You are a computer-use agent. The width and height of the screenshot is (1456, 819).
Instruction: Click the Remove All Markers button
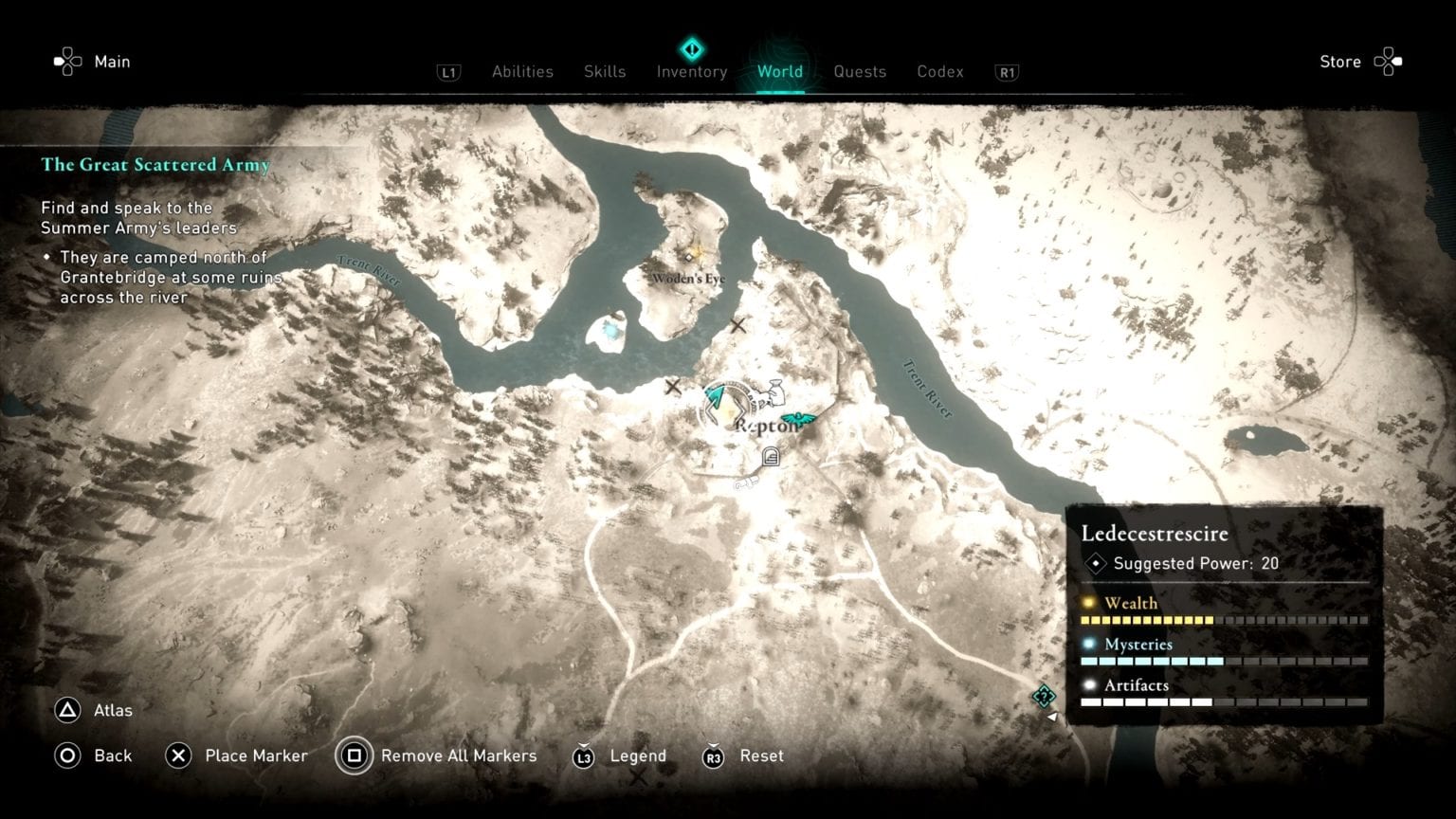click(458, 755)
